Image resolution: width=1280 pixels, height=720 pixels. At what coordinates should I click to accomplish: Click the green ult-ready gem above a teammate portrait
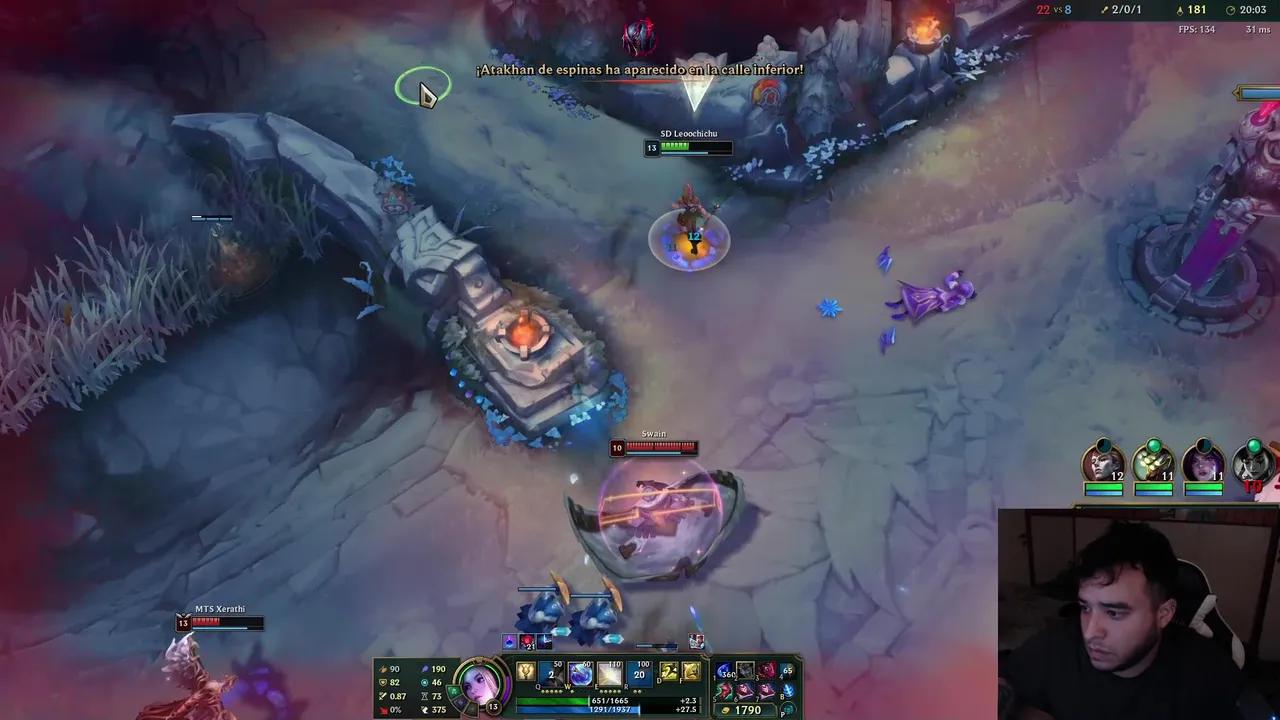click(1153, 445)
